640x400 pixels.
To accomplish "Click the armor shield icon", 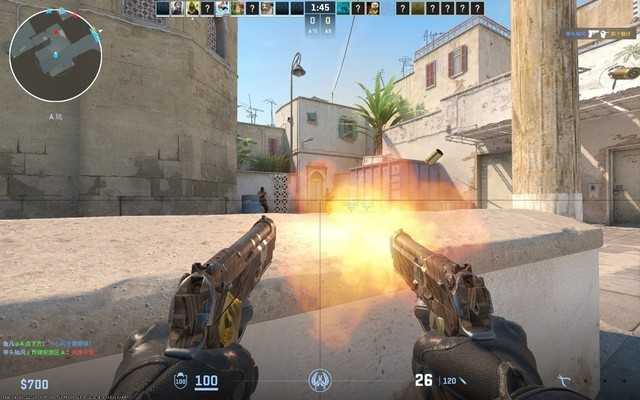I will pyautogui.click(x=180, y=381).
